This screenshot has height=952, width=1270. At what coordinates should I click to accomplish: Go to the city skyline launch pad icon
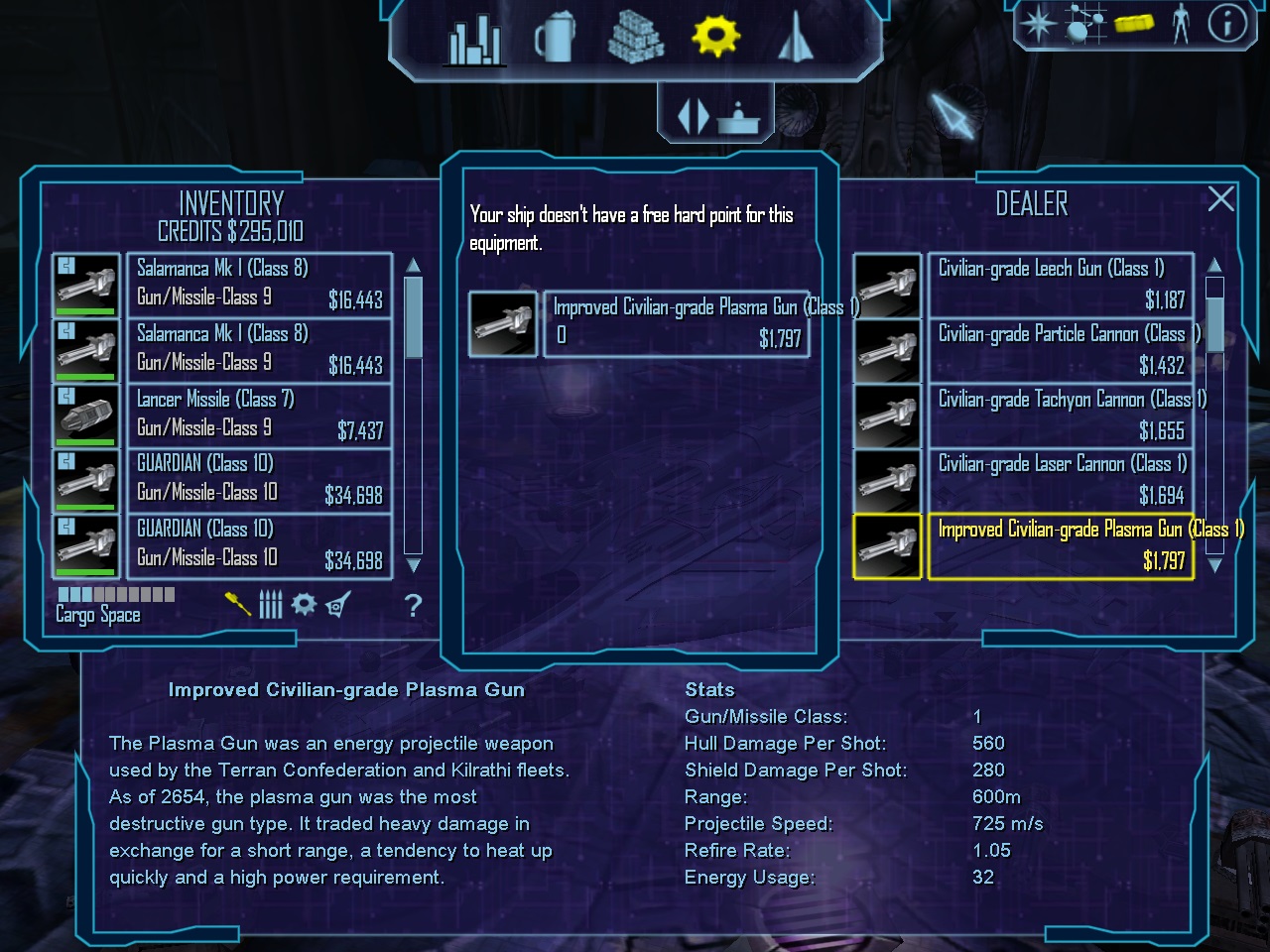(x=474, y=41)
